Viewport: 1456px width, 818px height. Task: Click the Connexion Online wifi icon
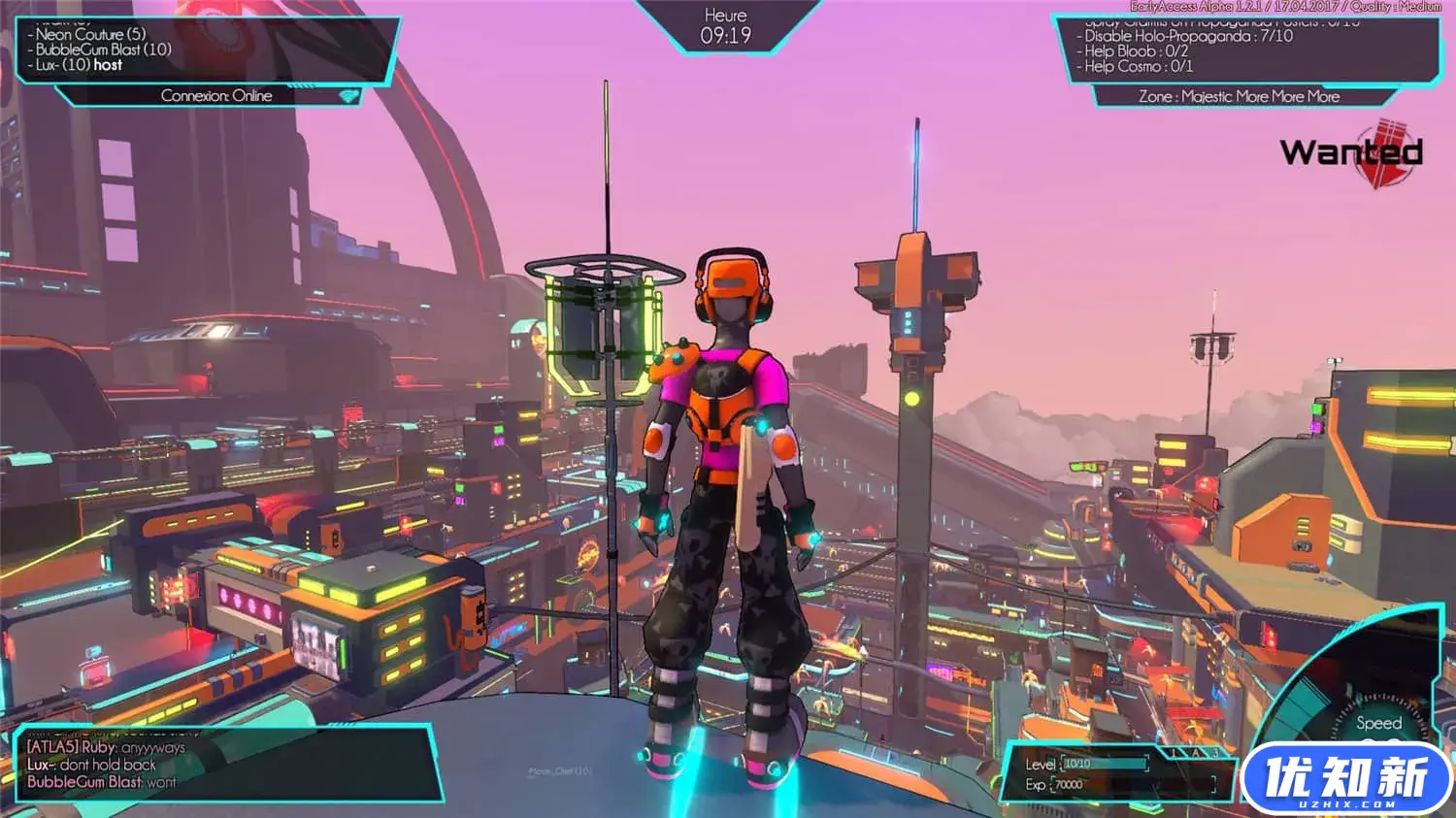[348, 96]
